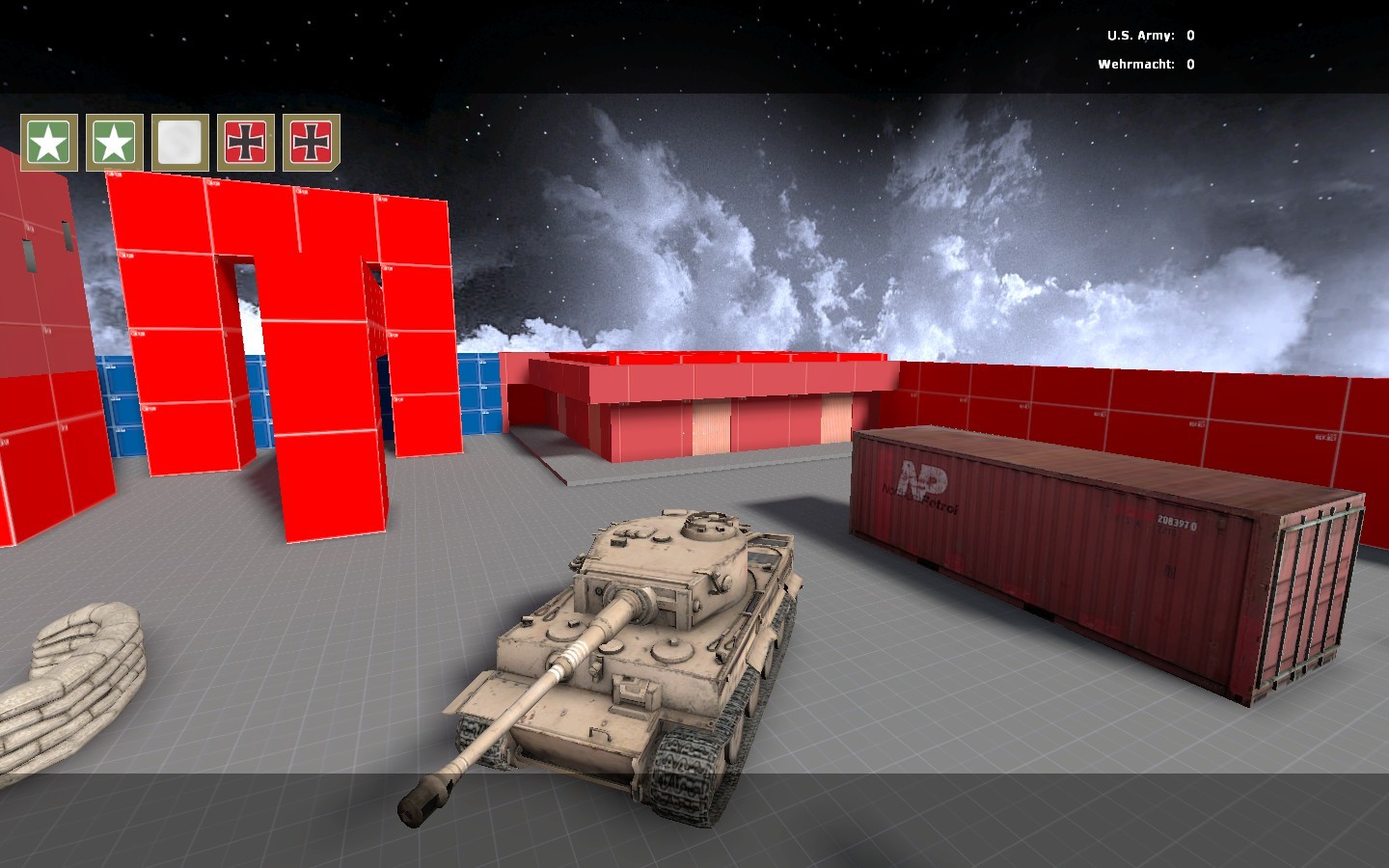Click the tank's gun barrel muzzle

(x=424, y=800)
